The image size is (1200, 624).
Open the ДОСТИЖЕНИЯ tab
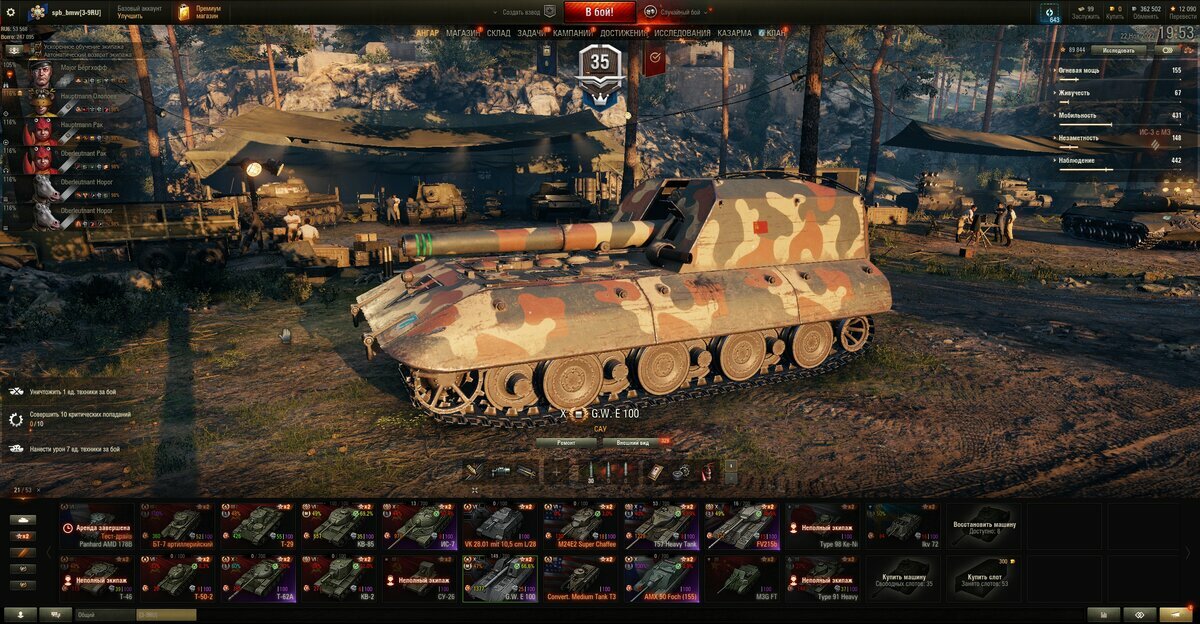tap(623, 33)
